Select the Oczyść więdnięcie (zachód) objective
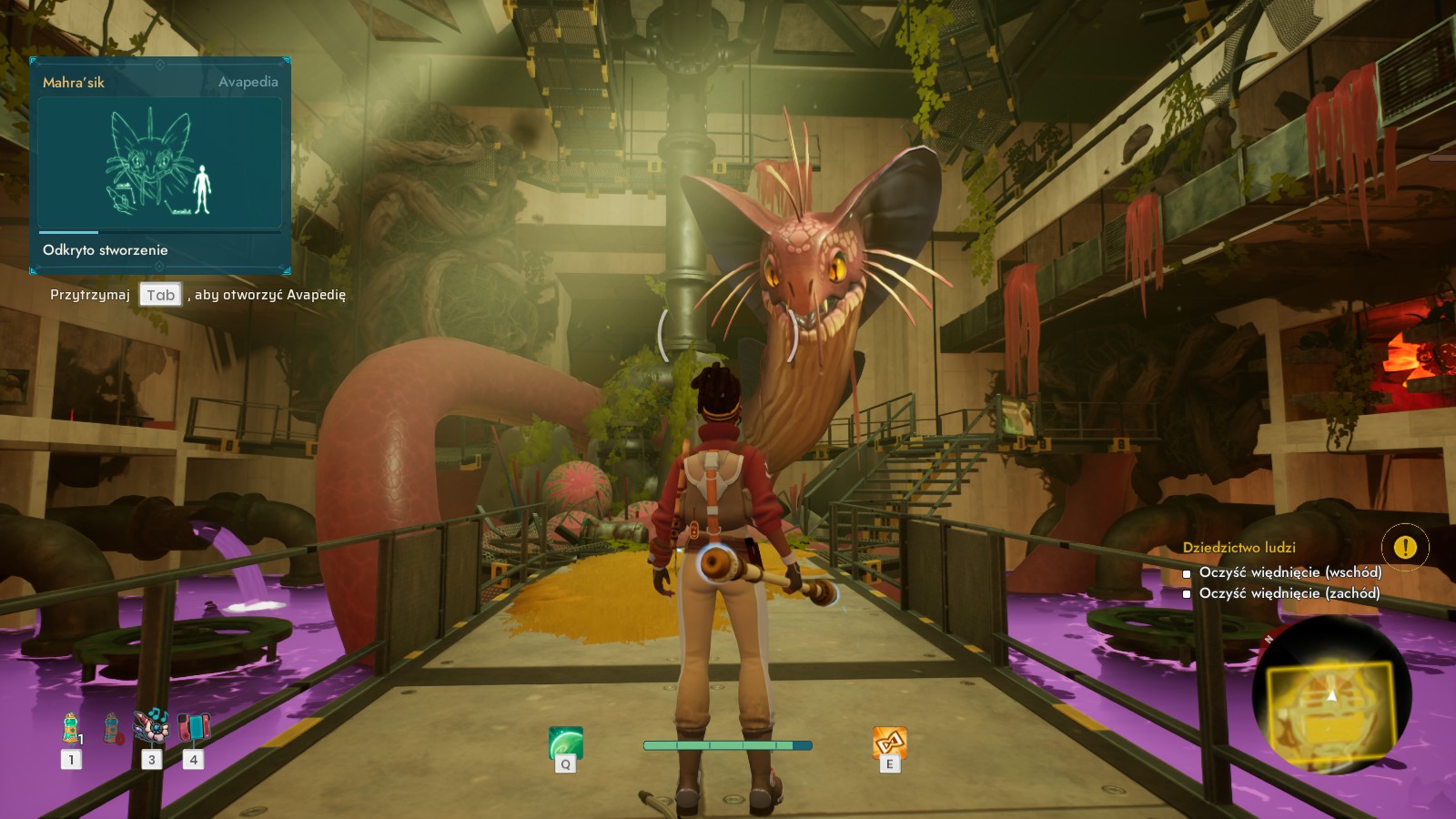 pyautogui.click(x=1289, y=593)
